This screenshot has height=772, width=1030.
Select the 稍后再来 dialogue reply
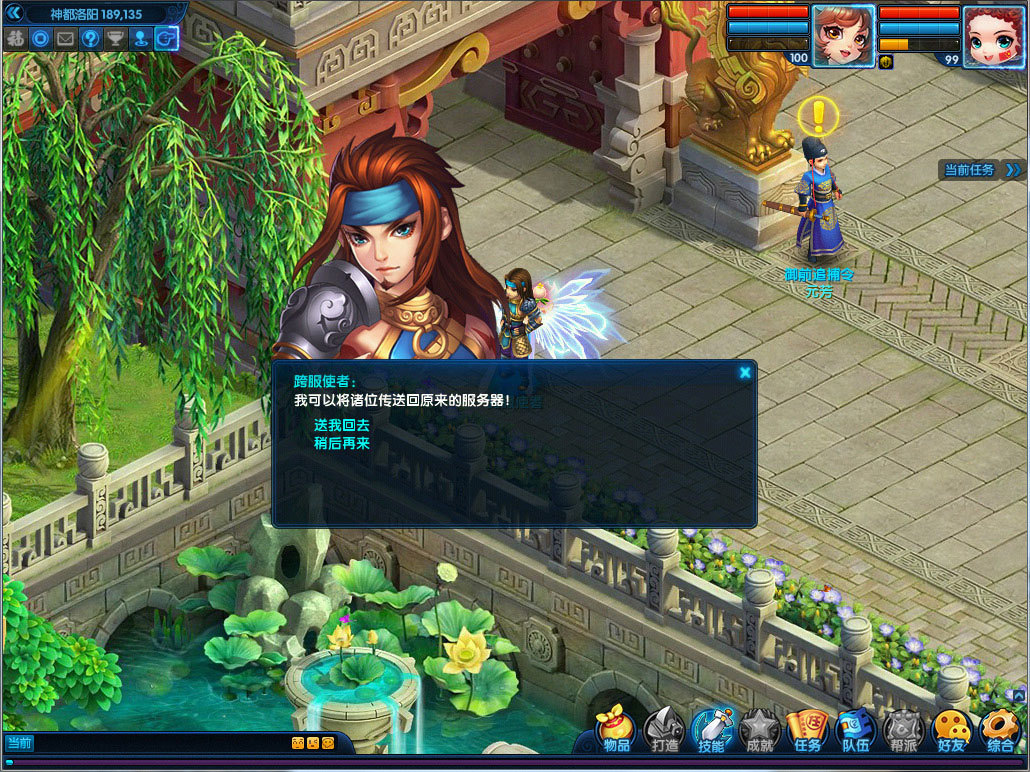coord(341,442)
